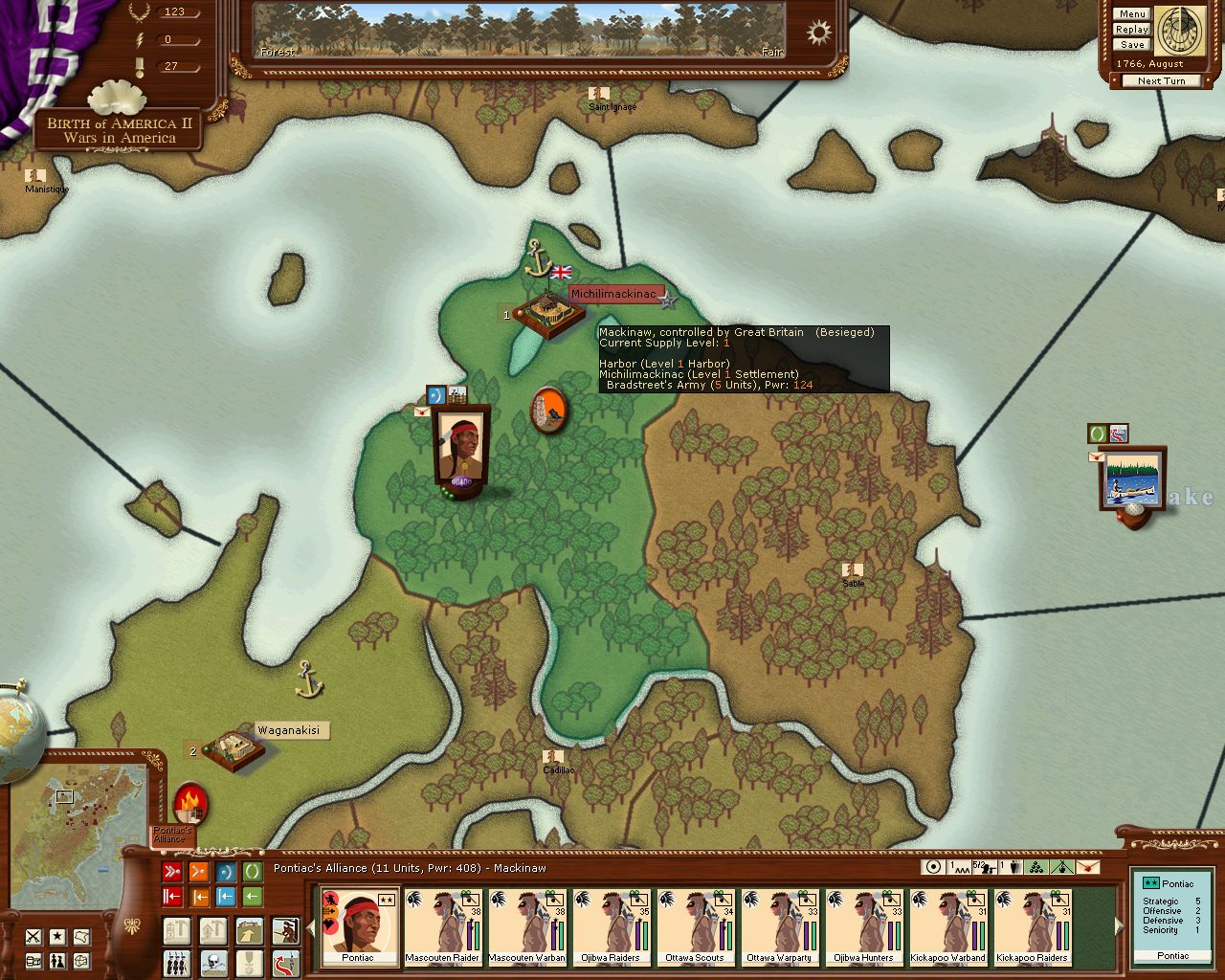Click the Replay button

(x=1131, y=30)
